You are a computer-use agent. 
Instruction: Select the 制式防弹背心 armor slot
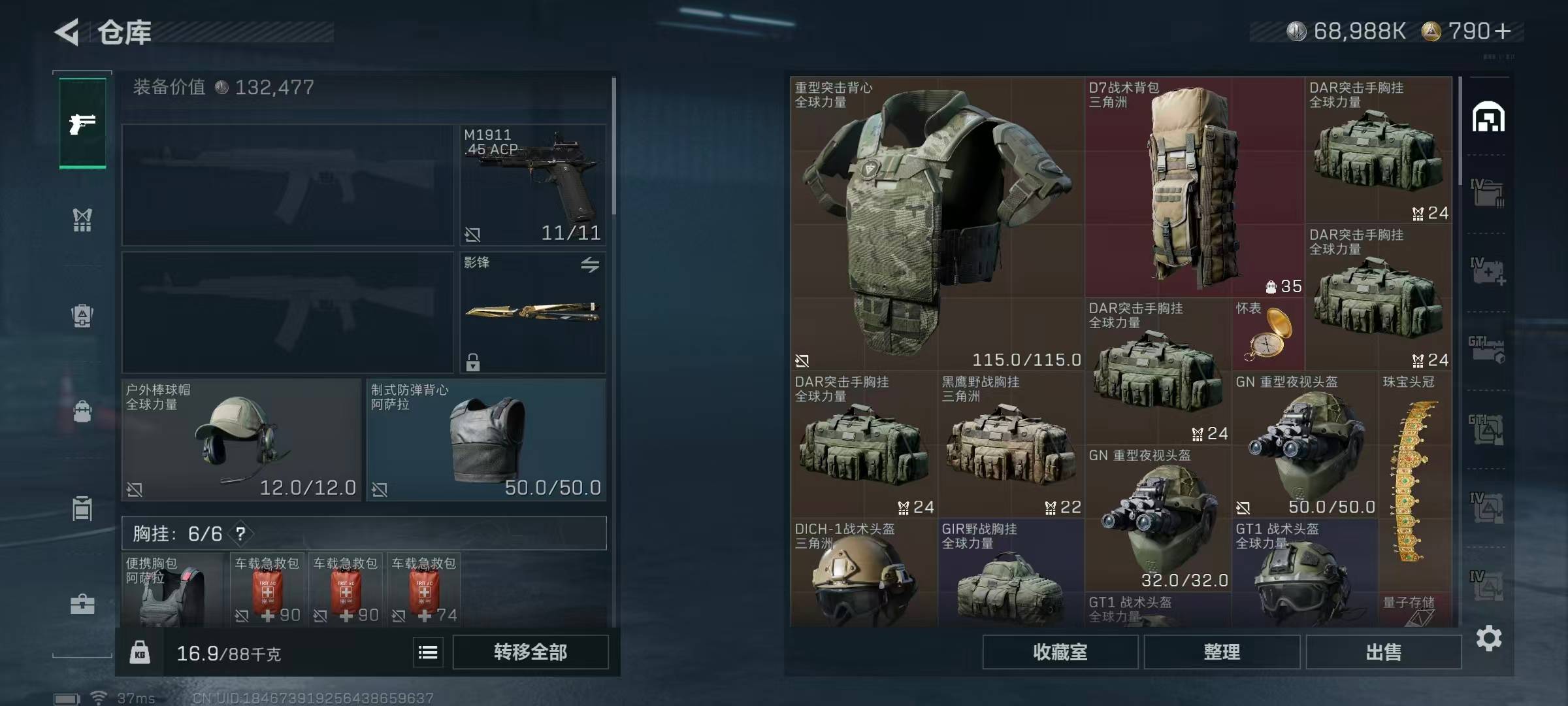[x=486, y=440]
